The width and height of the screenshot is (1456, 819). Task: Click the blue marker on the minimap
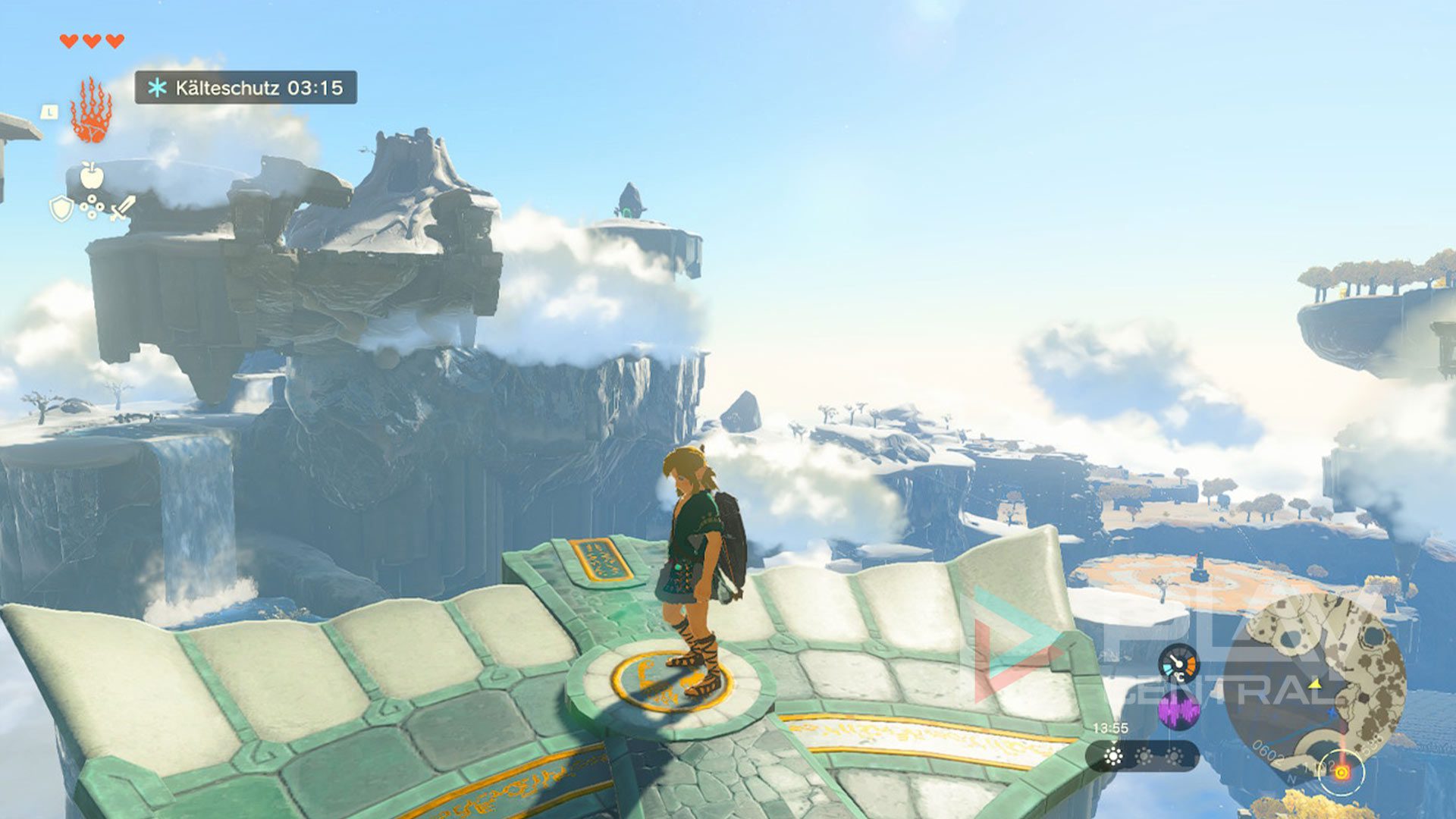pyautogui.click(x=1332, y=713)
